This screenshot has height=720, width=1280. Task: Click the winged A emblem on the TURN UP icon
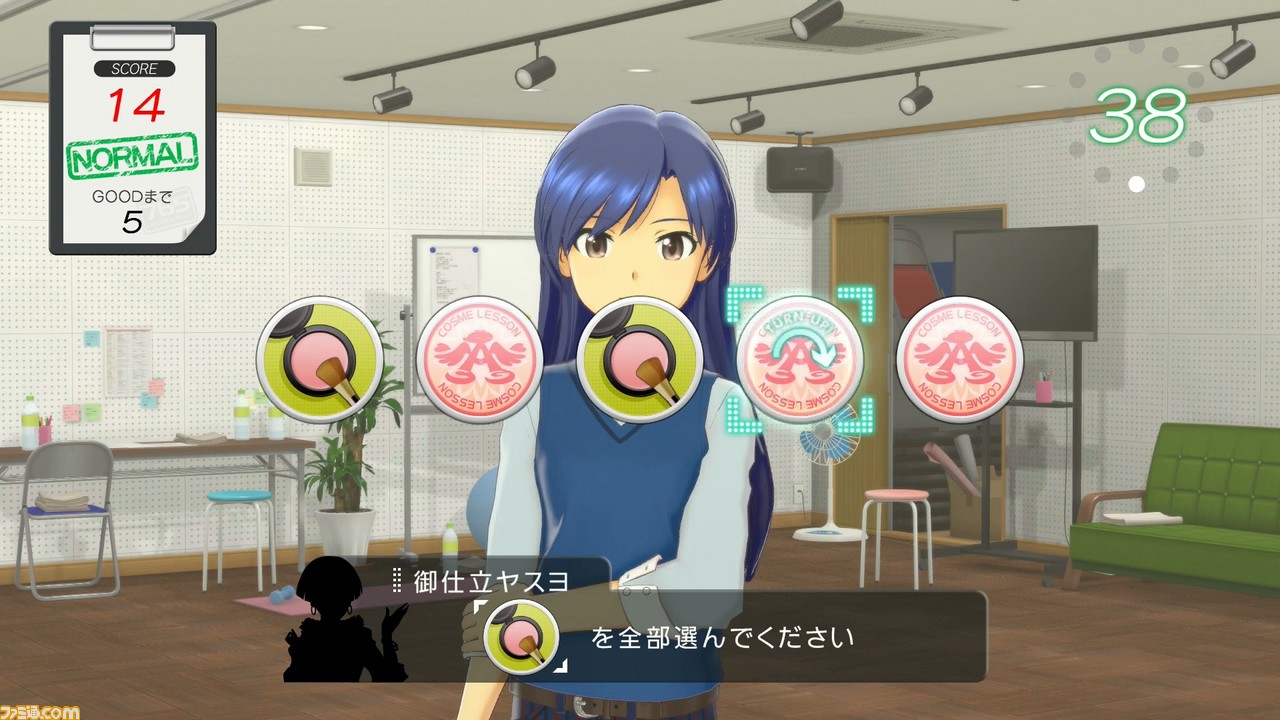[799, 355]
